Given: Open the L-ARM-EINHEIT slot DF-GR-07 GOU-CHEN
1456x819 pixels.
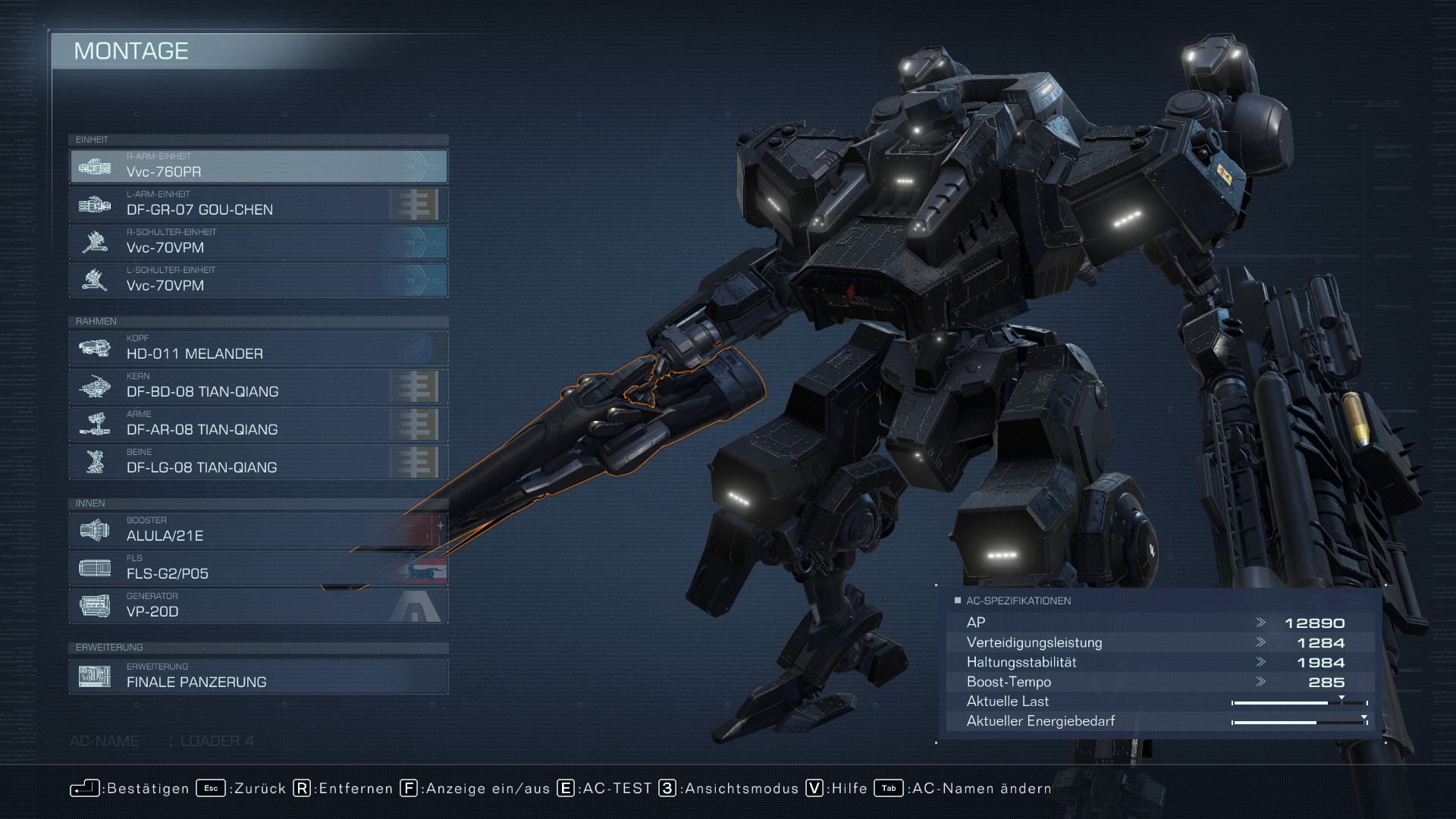Looking at the screenshot, I should 259,204.
